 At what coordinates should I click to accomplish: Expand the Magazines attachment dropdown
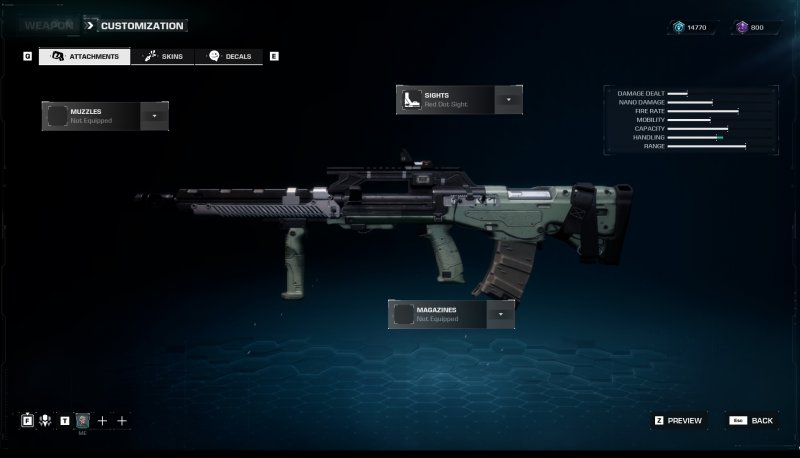[501, 314]
